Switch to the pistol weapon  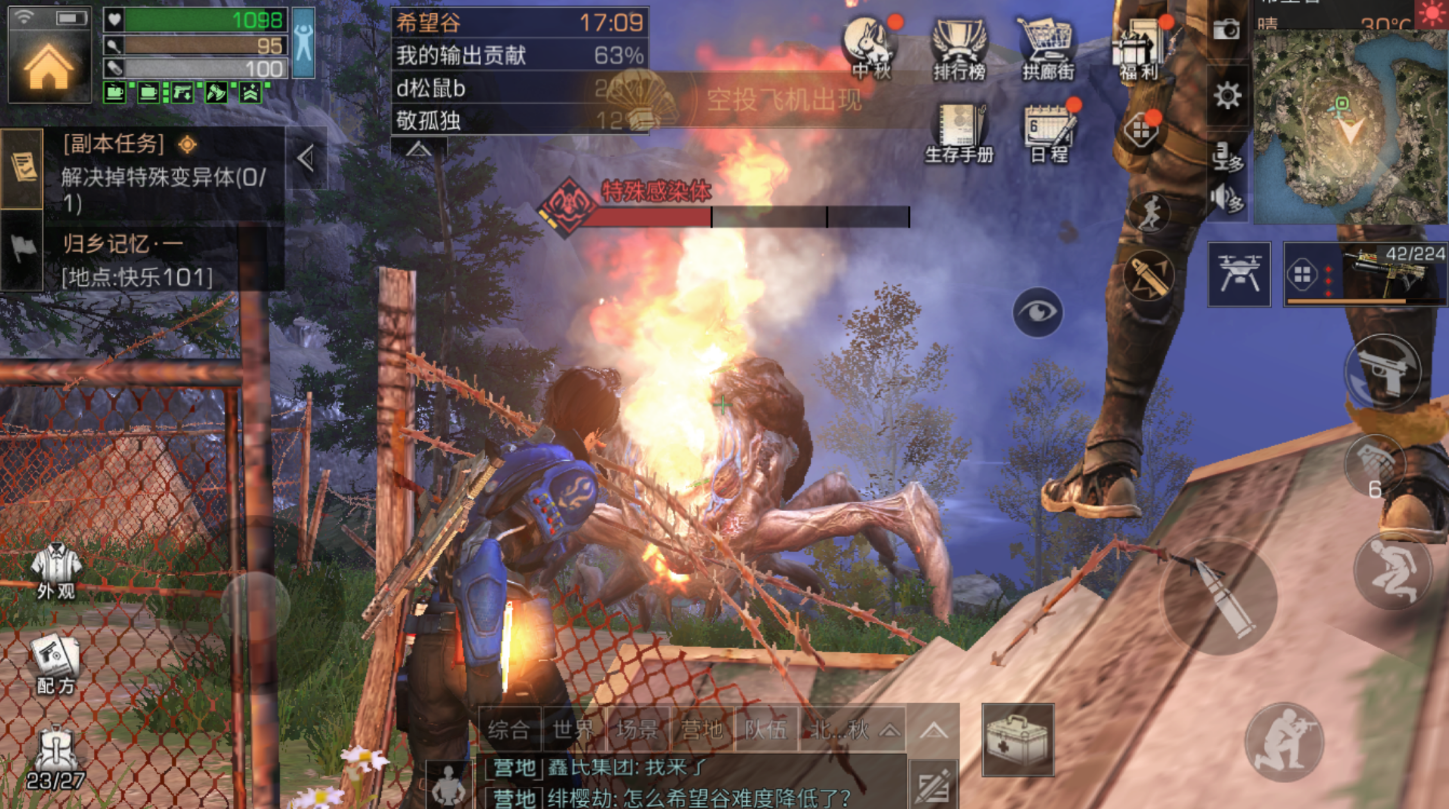(1383, 371)
